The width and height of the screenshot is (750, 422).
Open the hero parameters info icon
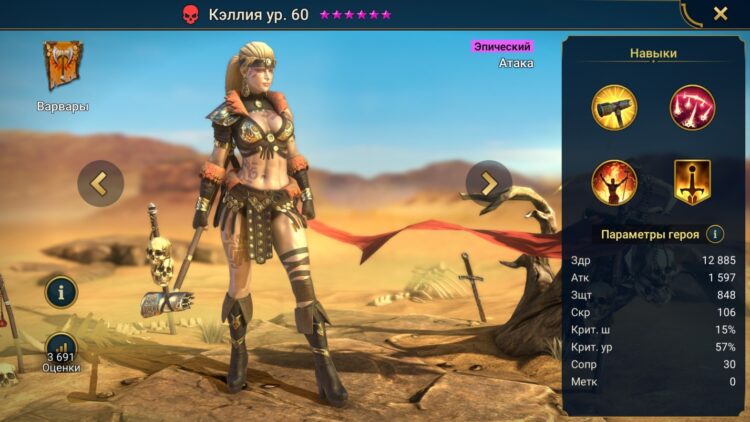tap(715, 234)
